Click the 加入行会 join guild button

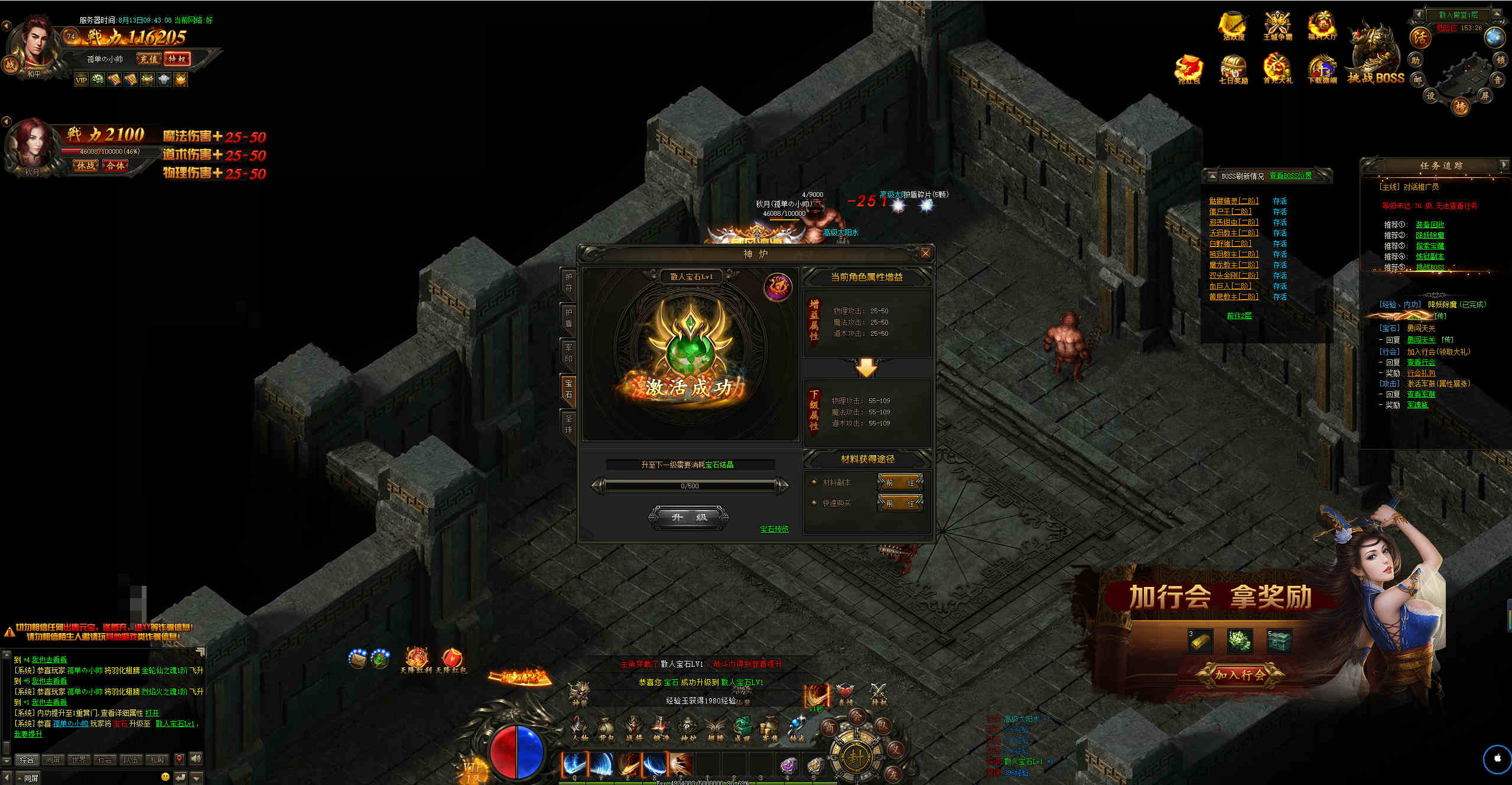tap(1240, 674)
